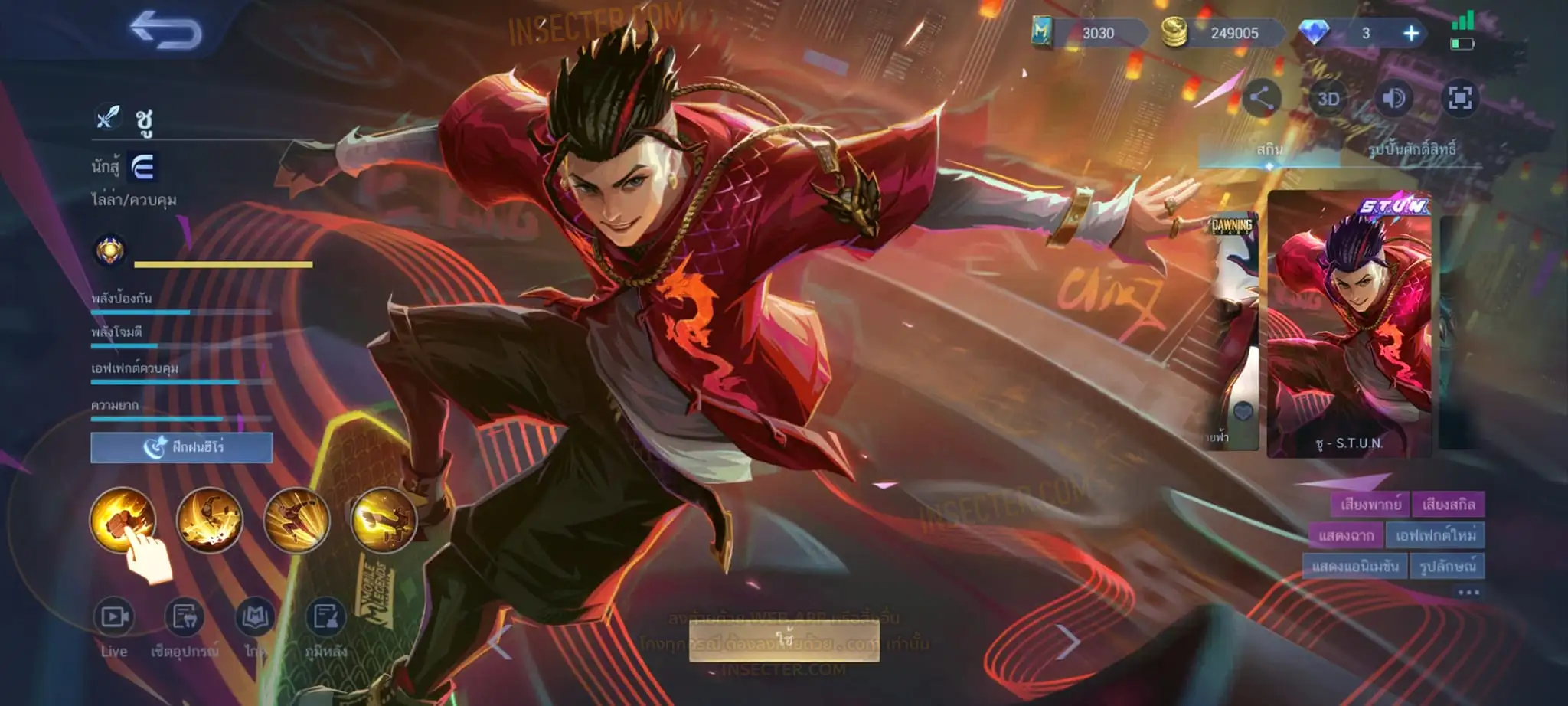
Task: Select the เอฟเฟกต์ใหม่ effects tag
Action: (x=1435, y=535)
